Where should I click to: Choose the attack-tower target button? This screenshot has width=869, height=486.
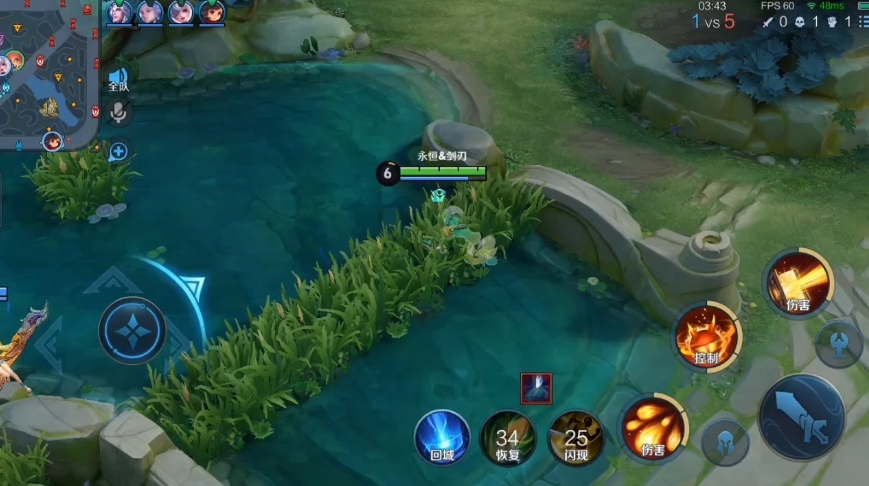pos(838,342)
